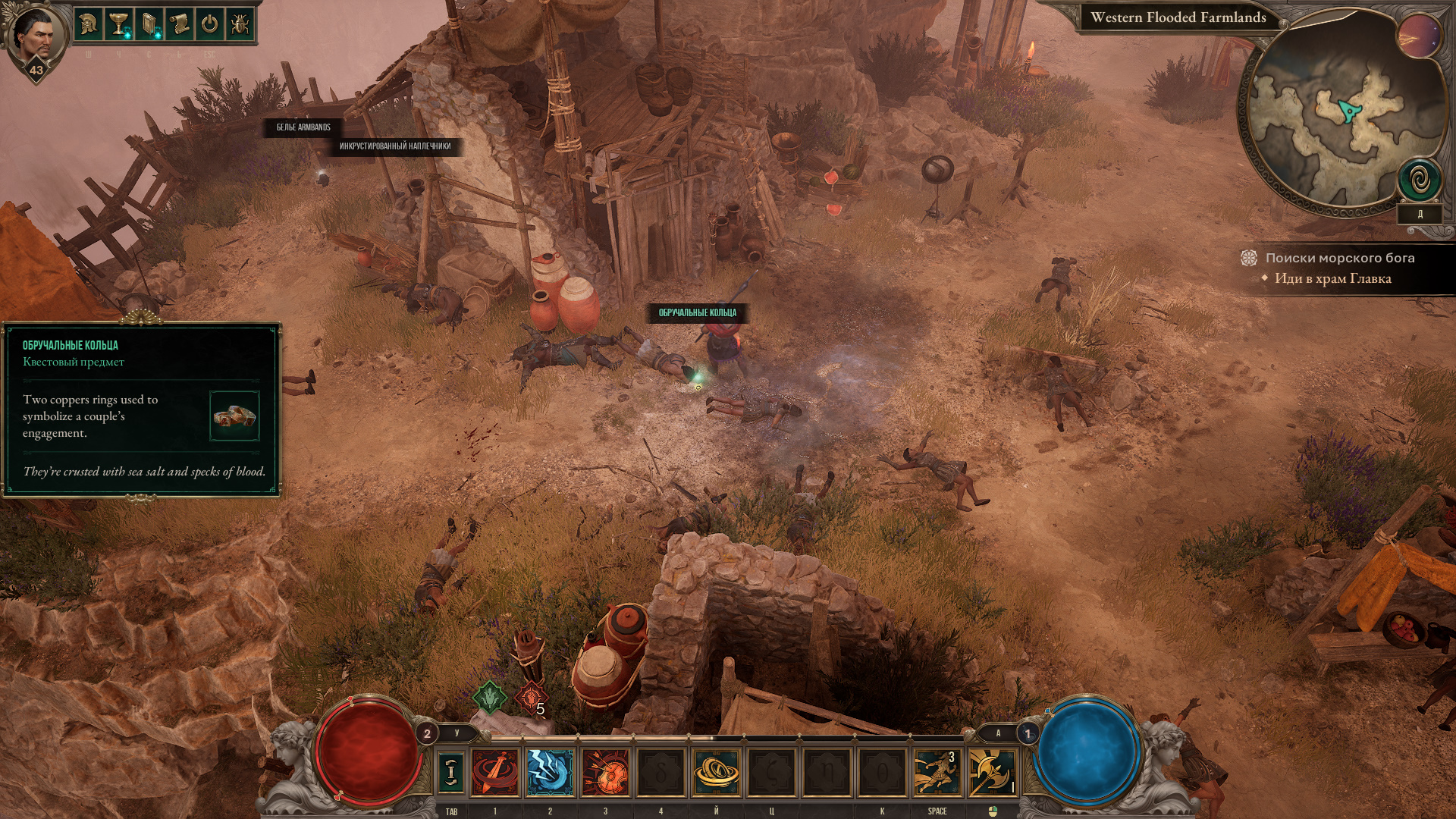Viewport: 1456px width, 819px height.
Task: Pick up the 'Обручальные кольца' item label
Action: tap(697, 312)
